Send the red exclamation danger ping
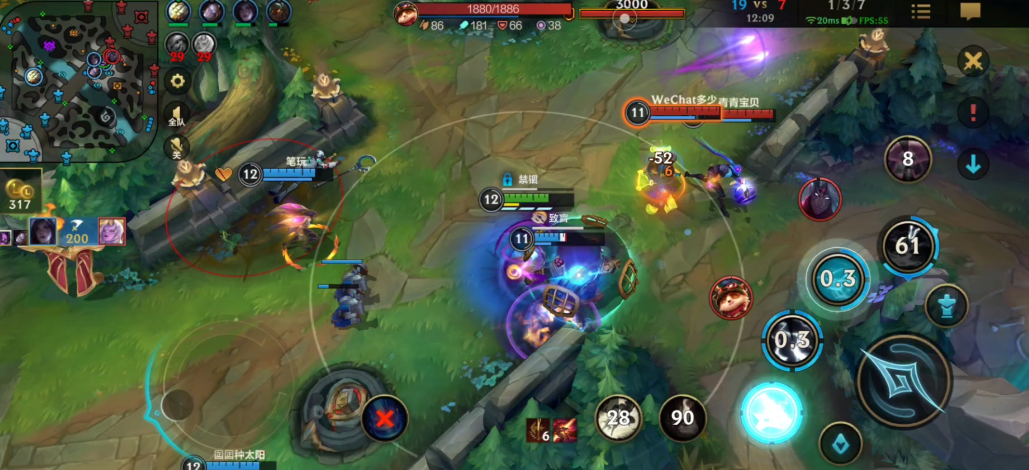 [972, 112]
